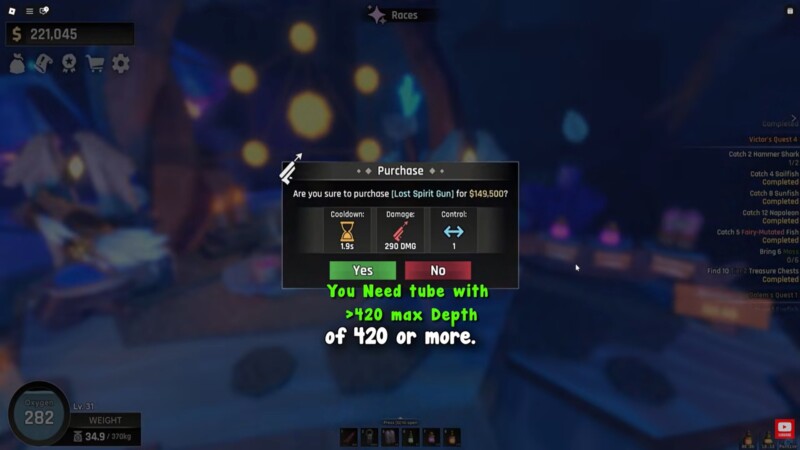Open the money bag menu icon
The width and height of the screenshot is (800, 450).
point(19,64)
